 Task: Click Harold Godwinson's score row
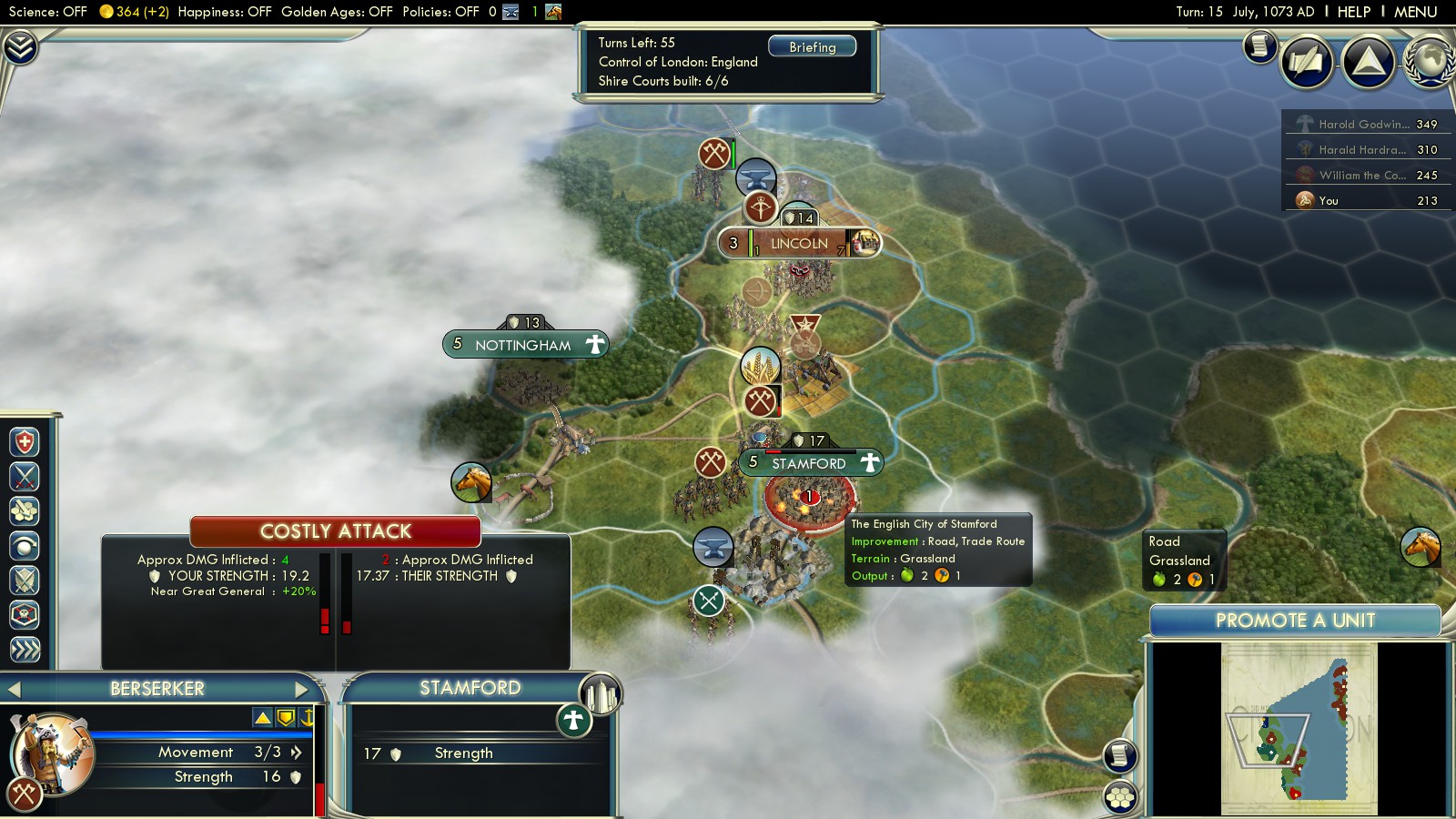[1369, 124]
